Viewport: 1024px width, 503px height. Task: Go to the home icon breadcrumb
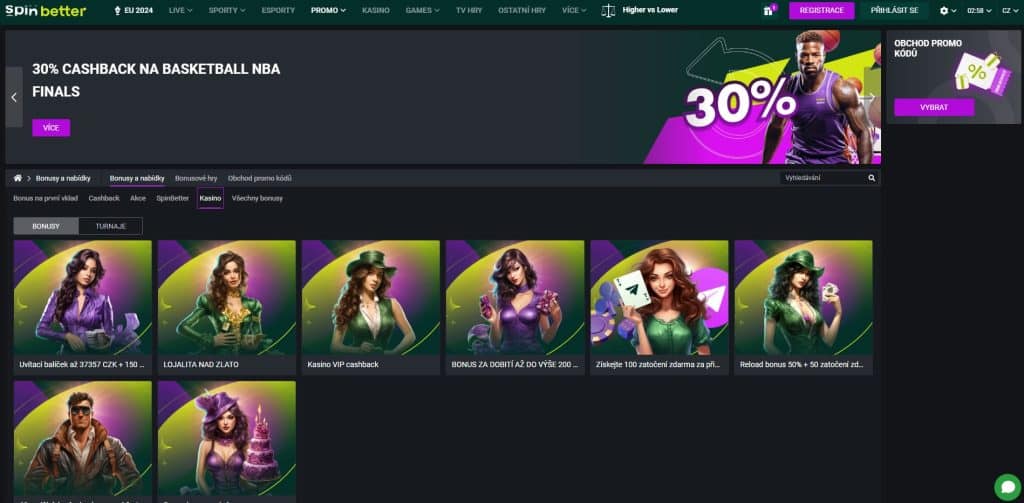click(17, 178)
